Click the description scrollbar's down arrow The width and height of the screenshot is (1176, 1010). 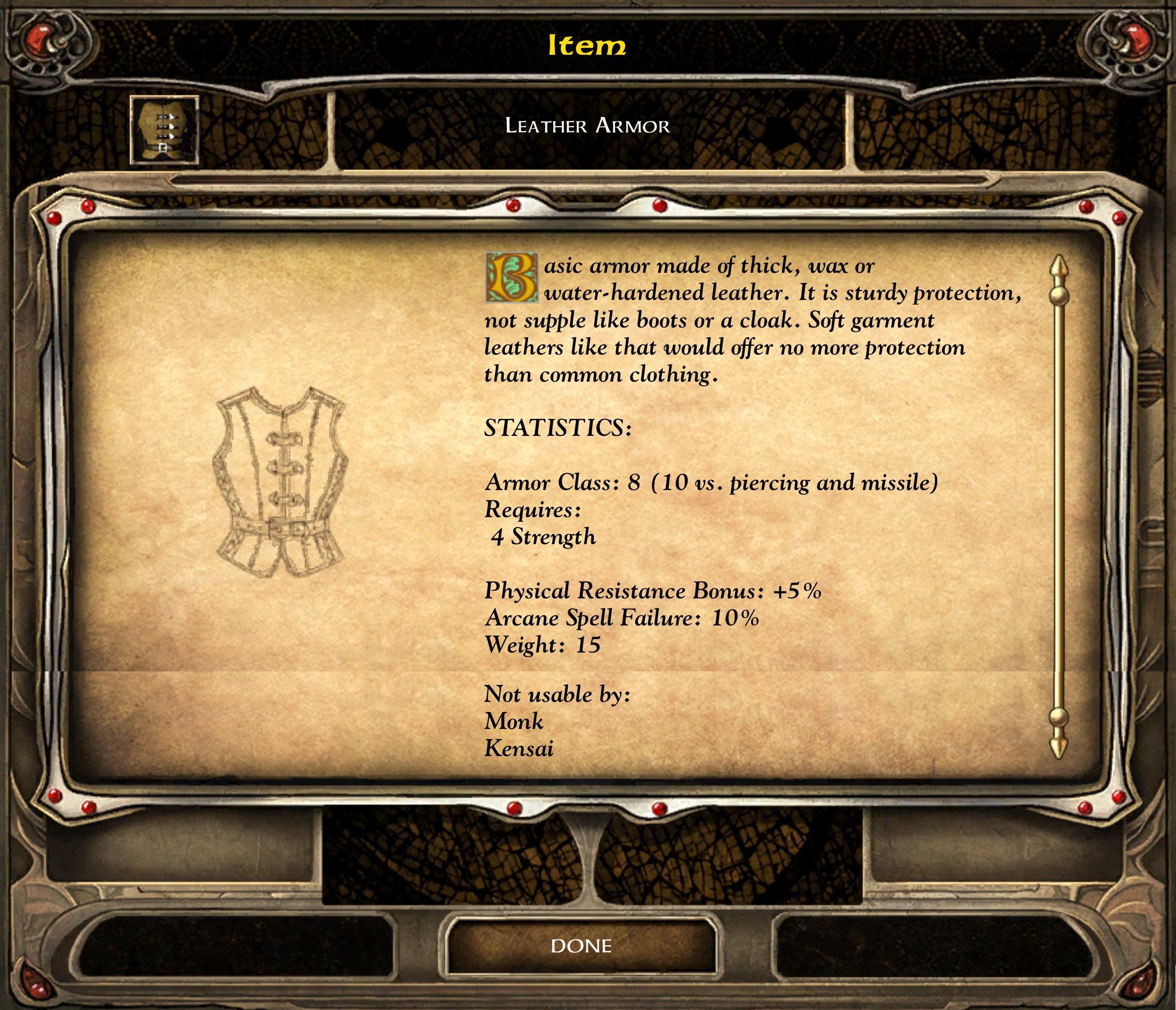tap(1059, 746)
